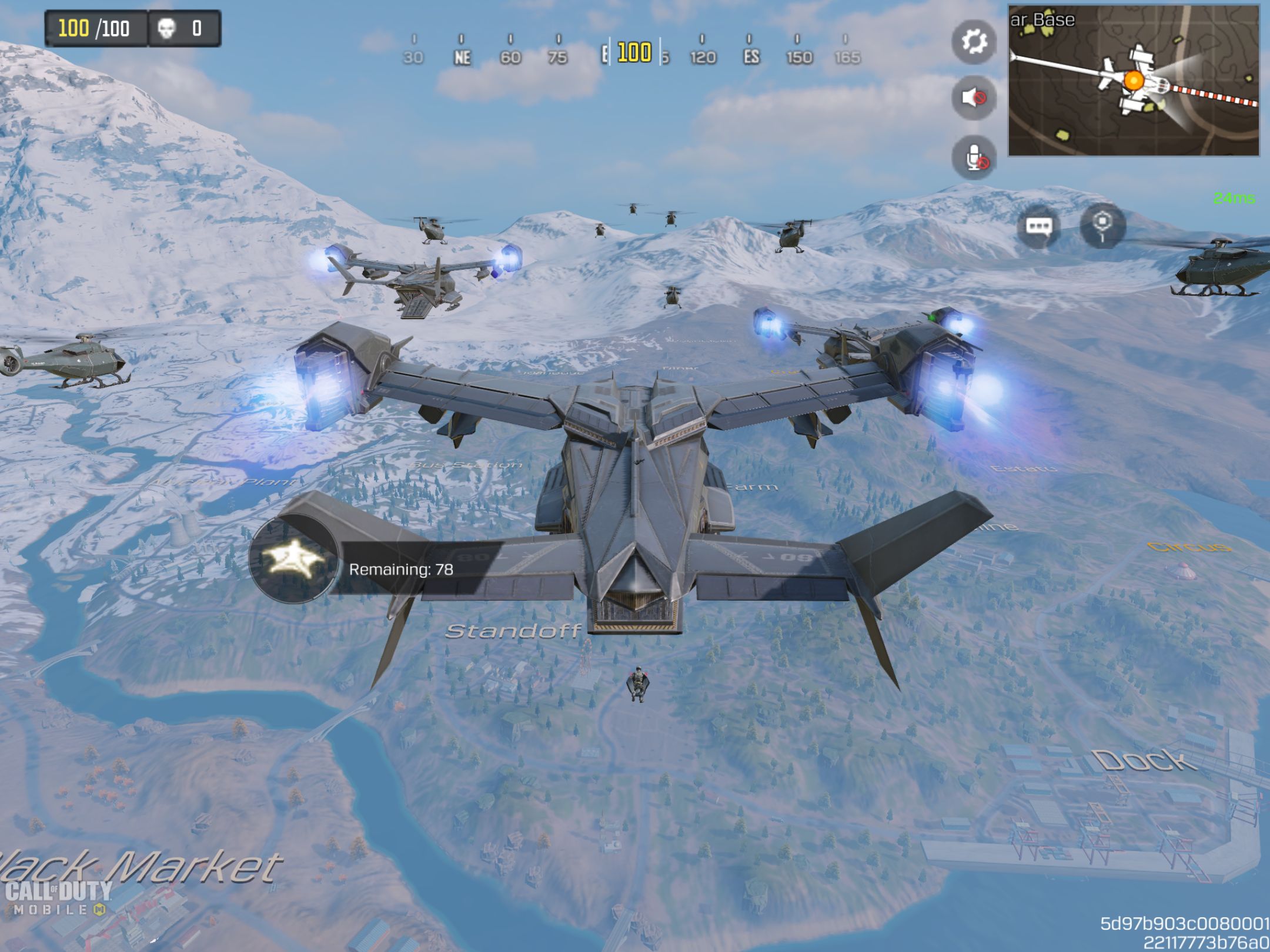Open the minimap in the corner
Screen dimensions: 1270x952
point(1134,81)
